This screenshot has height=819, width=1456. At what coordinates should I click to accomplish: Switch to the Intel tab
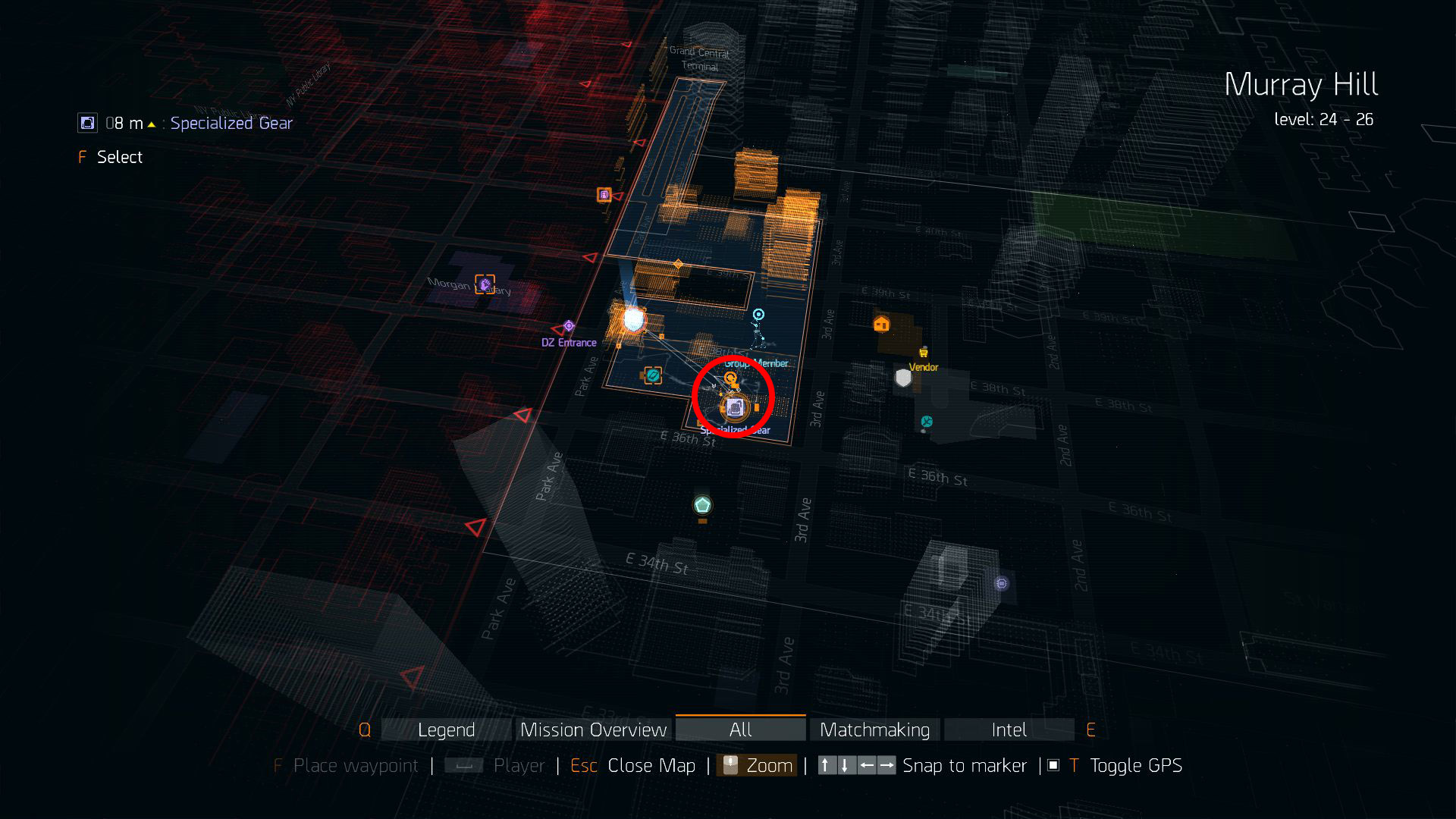click(1009, 730)
